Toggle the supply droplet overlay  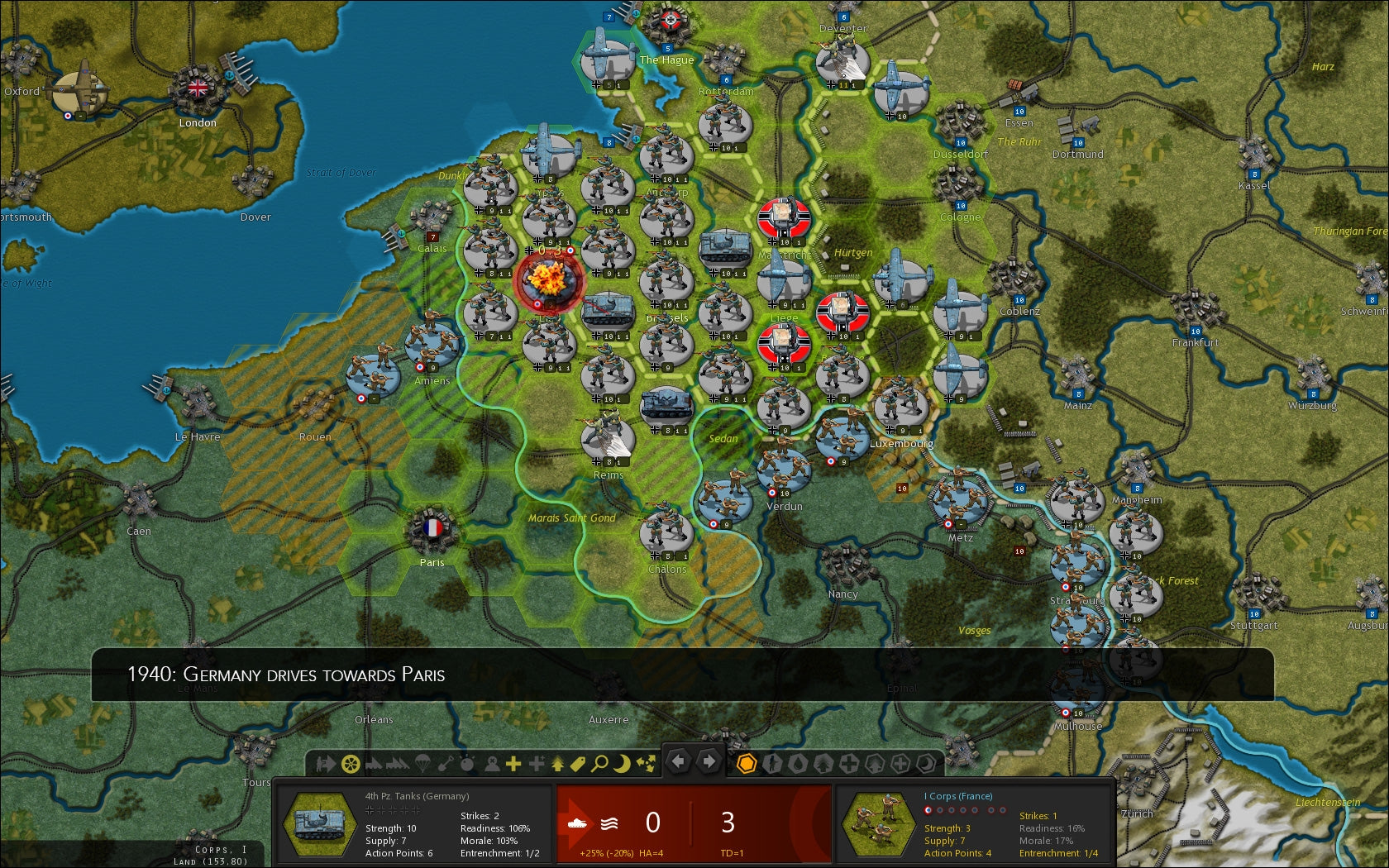click(797, 762)
